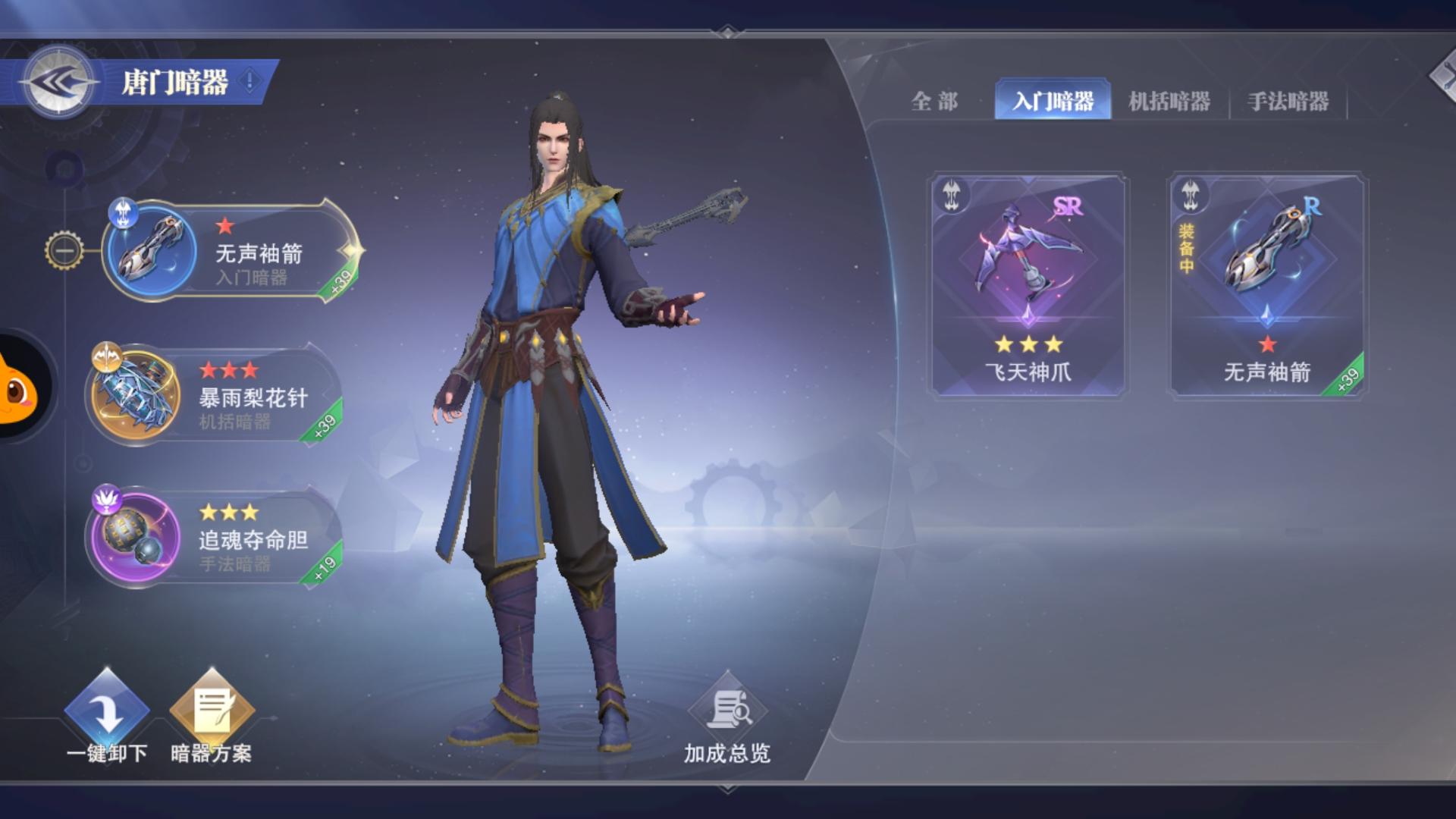Click the 加成总览 overview icon
The height and width of the screenshot is (819, 1456).
point(730,711)
